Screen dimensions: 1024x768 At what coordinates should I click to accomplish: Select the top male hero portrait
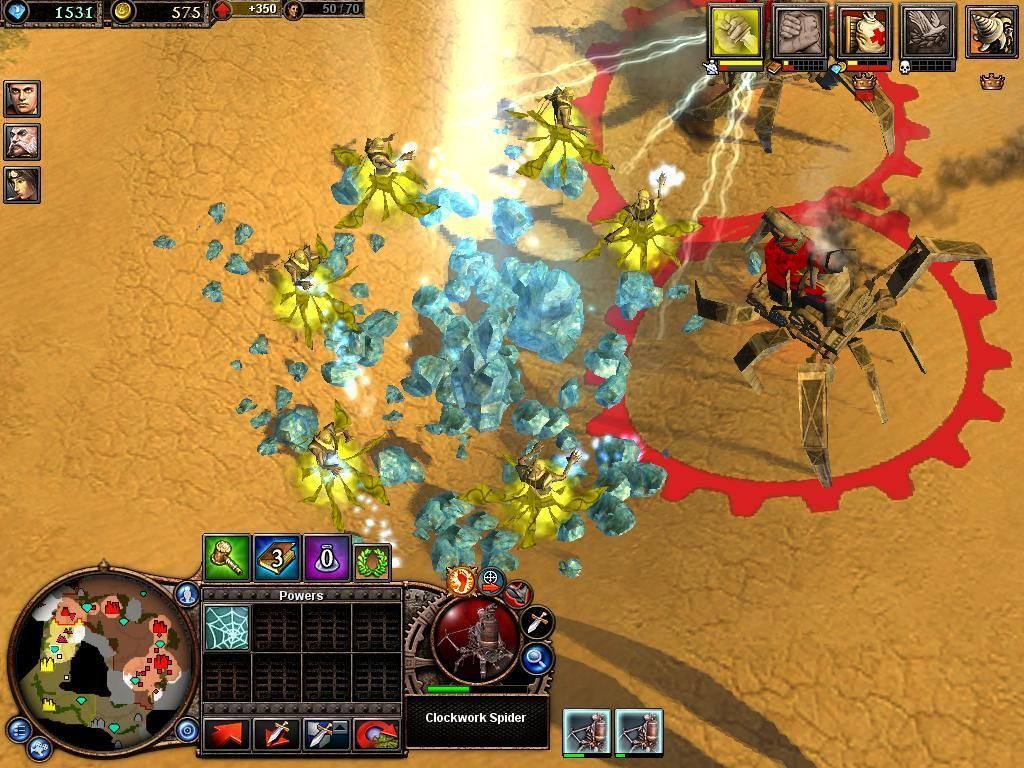[x=21, y=99]
